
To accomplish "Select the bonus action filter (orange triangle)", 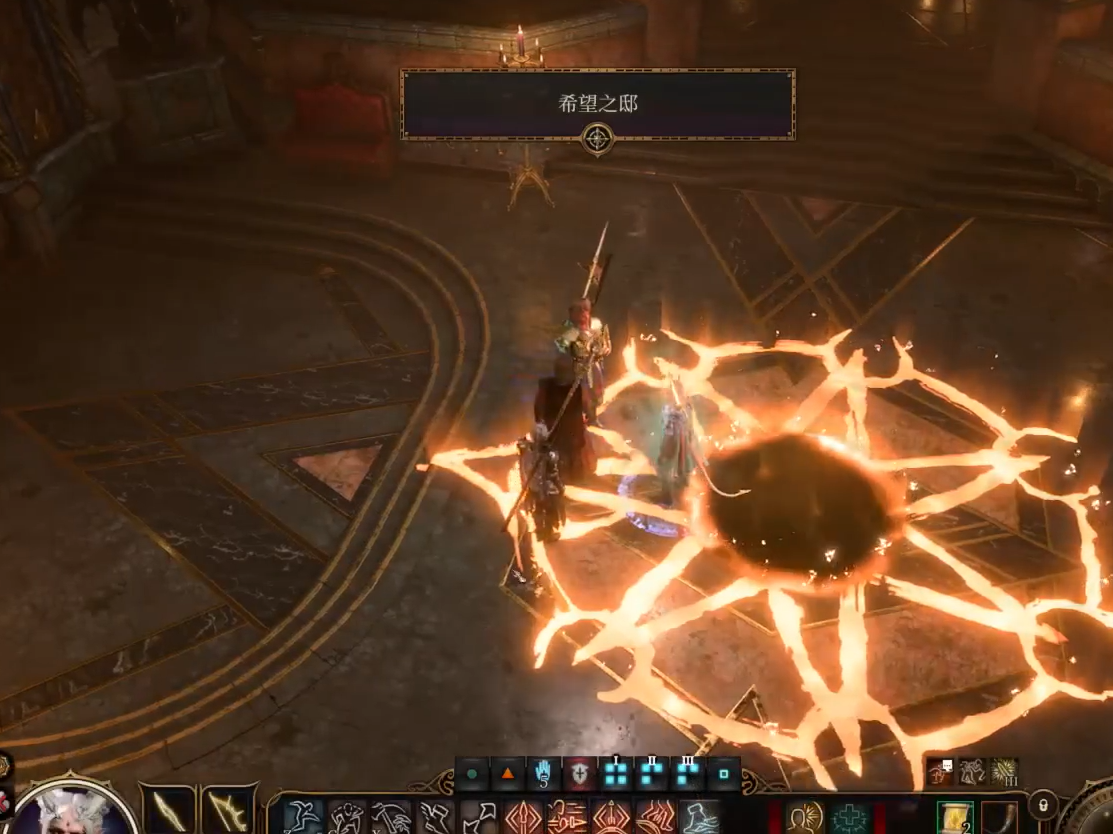I will [x=508, y=774].
